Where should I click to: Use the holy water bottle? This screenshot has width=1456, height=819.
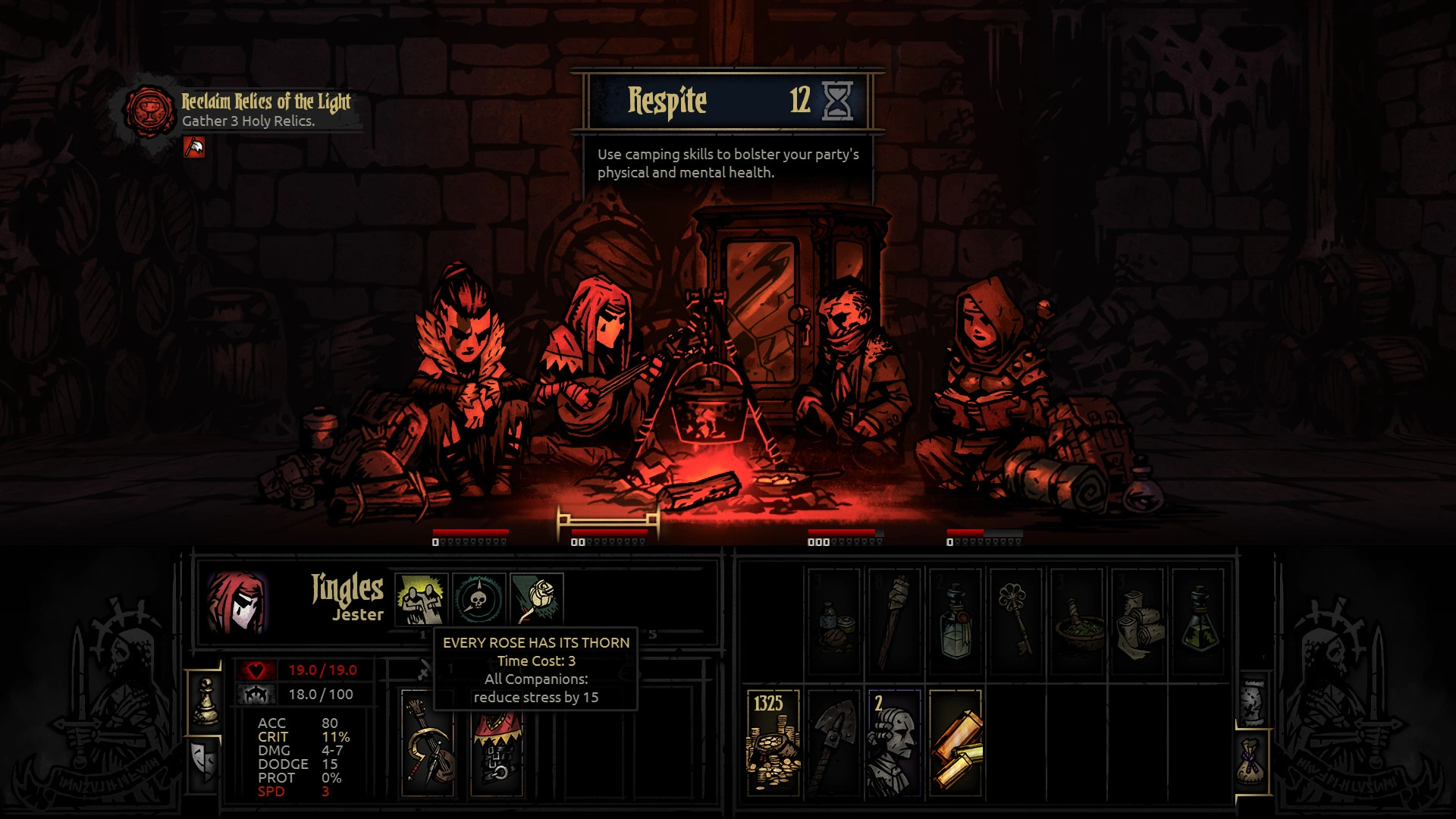[x=955, y=622]
